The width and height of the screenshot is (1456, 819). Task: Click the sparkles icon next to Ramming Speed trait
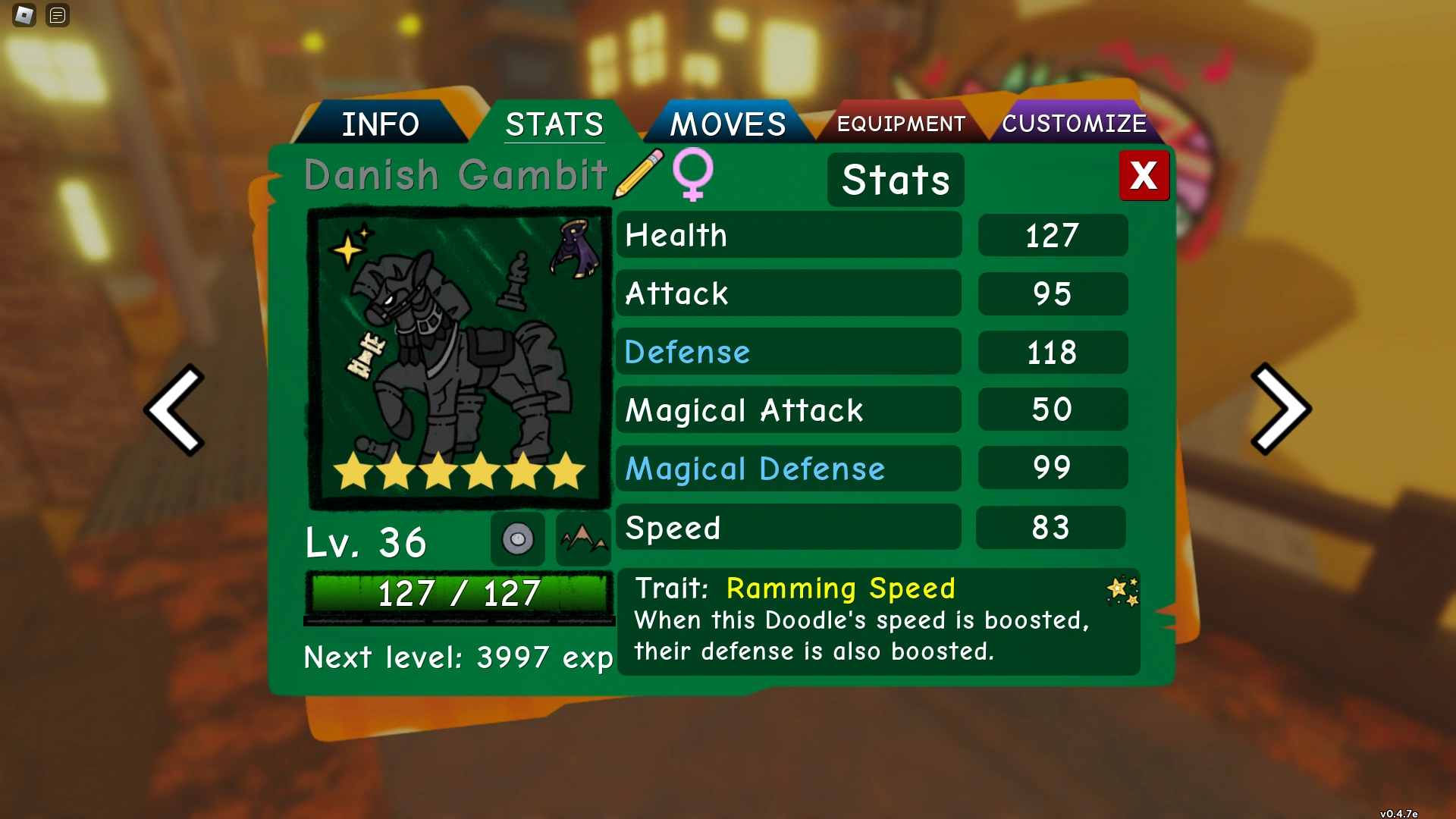(1122, 591)
